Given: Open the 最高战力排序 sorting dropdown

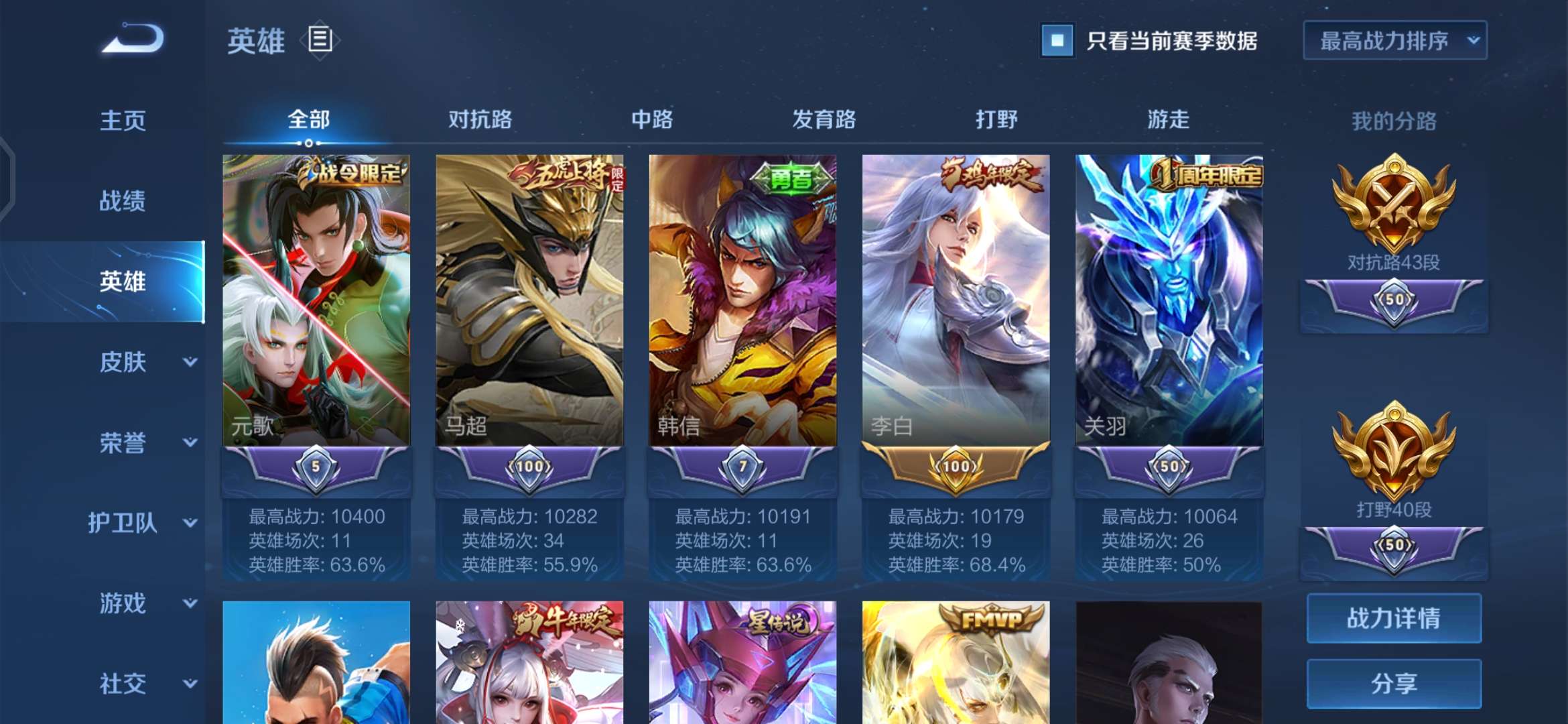Looking at the screenshot, I should (x=1394, y=42).
